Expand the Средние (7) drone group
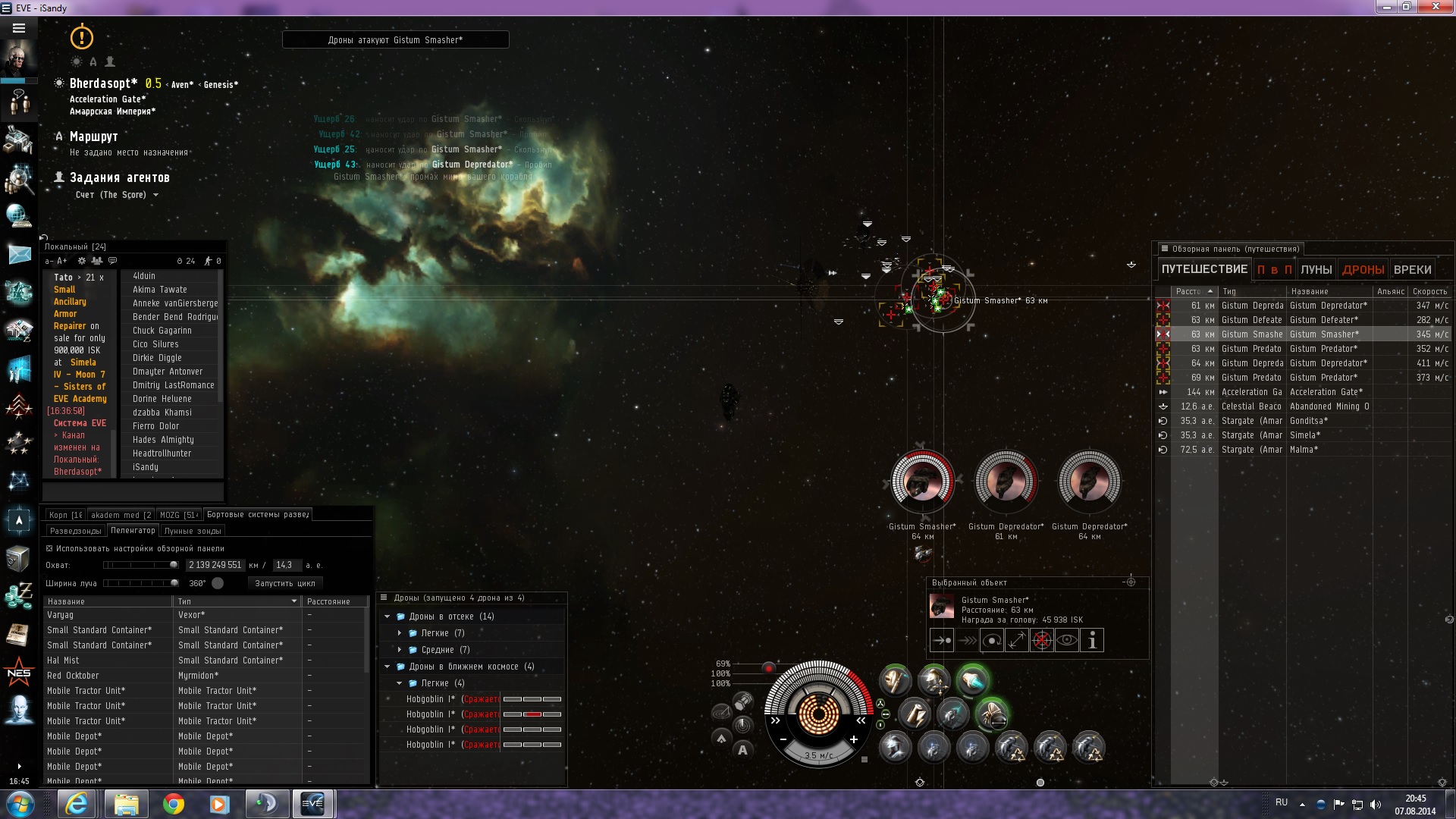Screen dimensions: 1456x819 [400, 650]
